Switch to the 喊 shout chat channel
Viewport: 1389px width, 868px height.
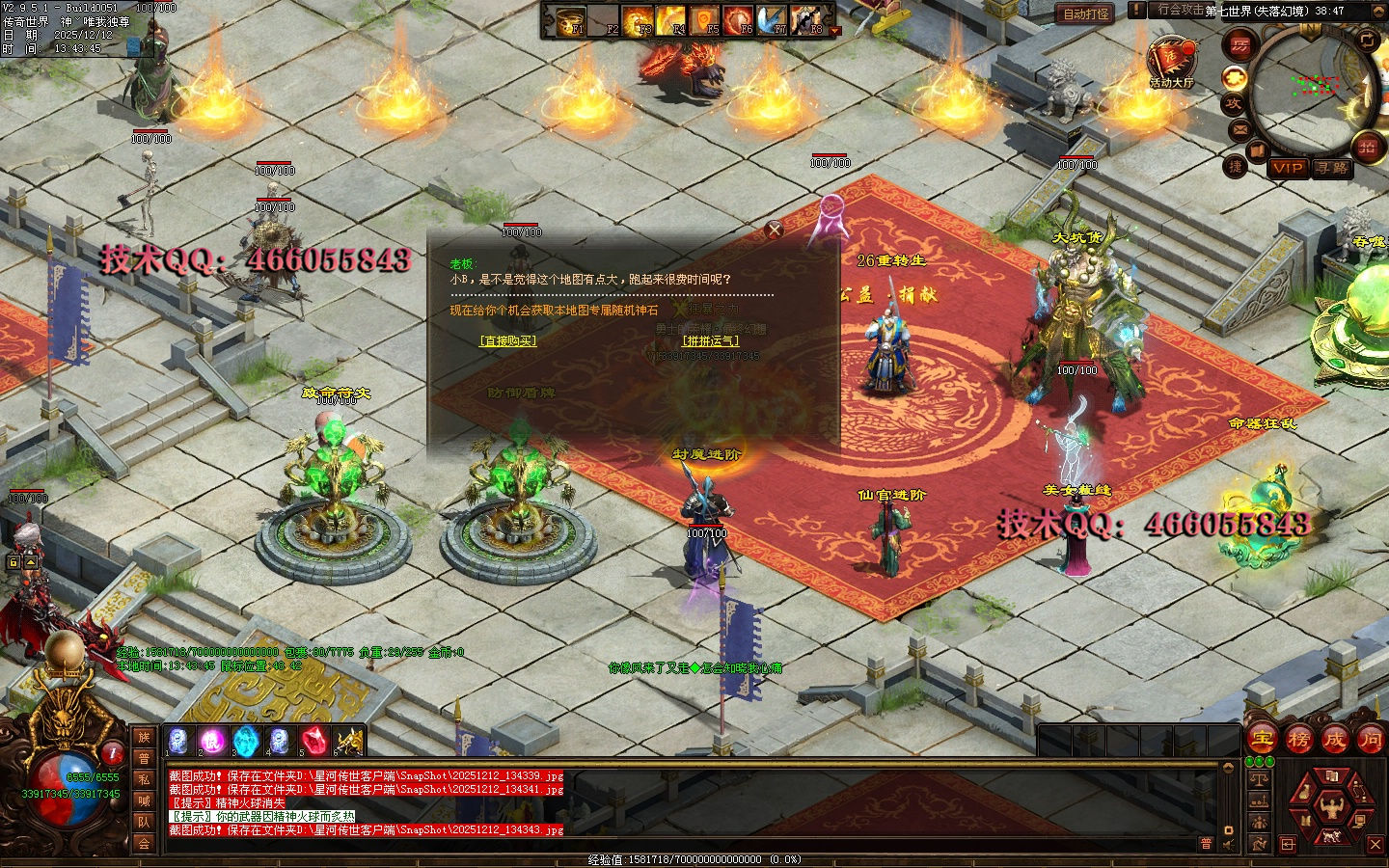[x=144, y=800]
